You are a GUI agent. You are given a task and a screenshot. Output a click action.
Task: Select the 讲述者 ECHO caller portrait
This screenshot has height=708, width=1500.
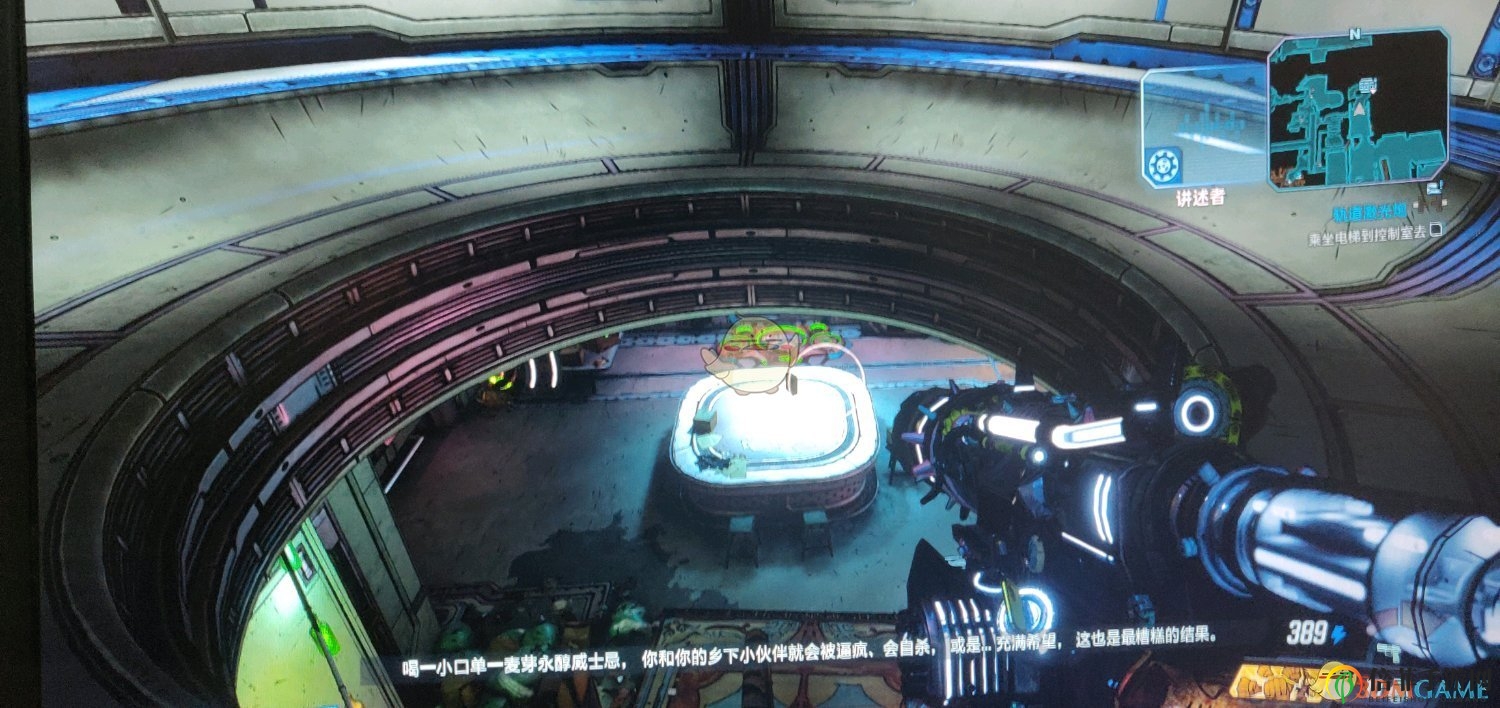point(1204,127)
